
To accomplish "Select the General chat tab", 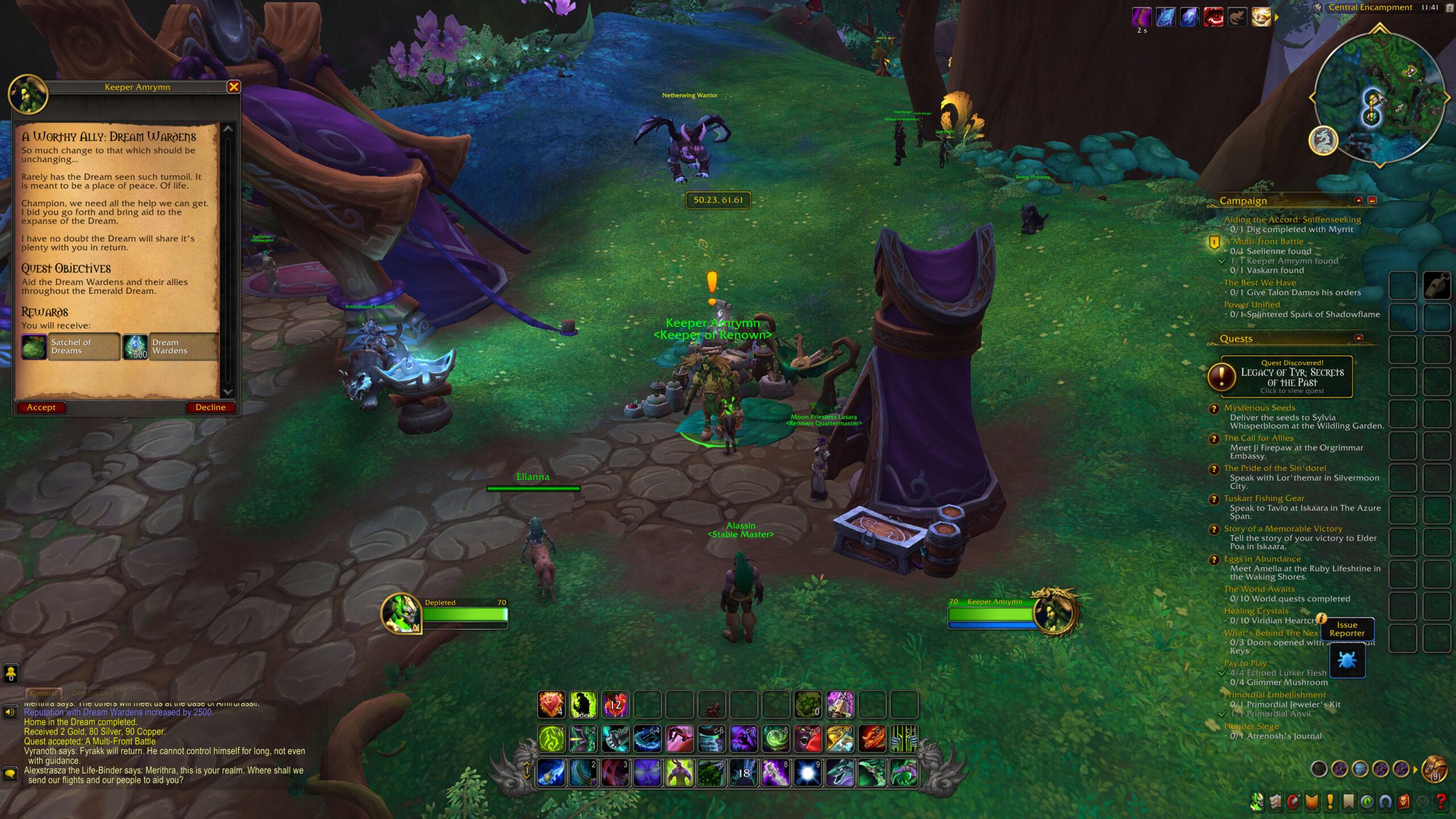I will pos(44,693).
